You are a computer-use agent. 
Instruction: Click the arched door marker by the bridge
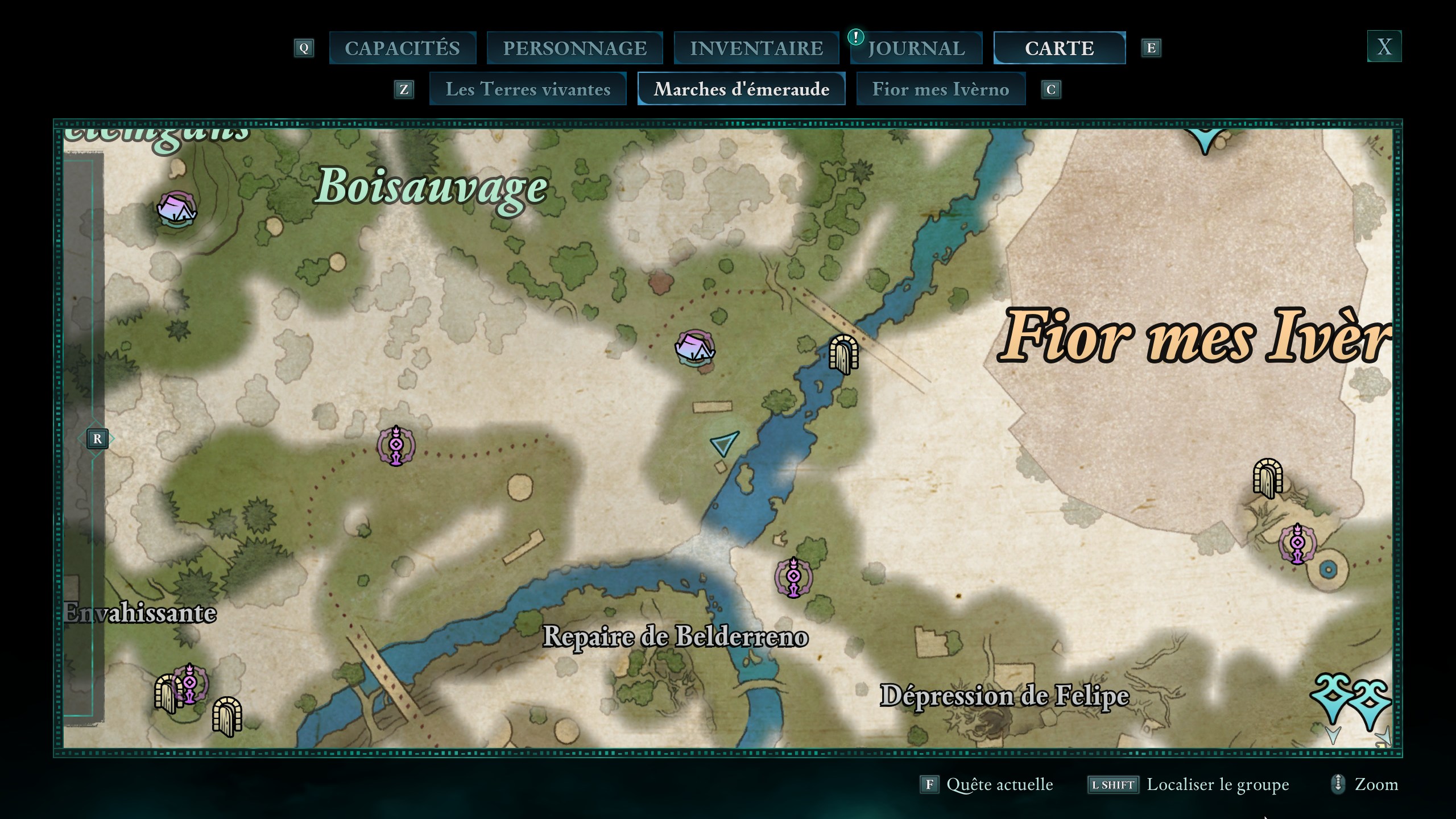843,354
